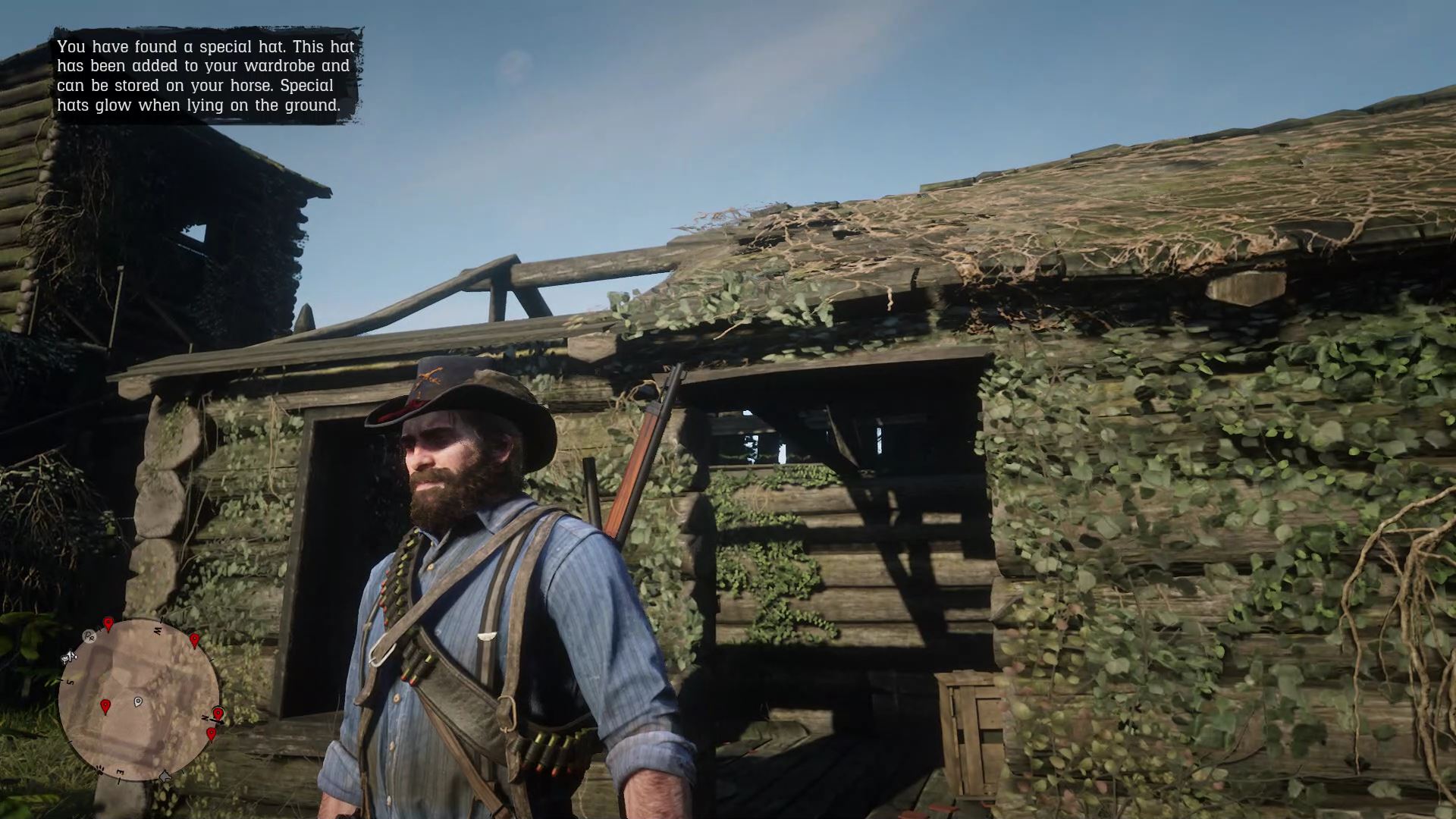
Task: Click the N direction label on the minimap
Action: tap(205, 717)
